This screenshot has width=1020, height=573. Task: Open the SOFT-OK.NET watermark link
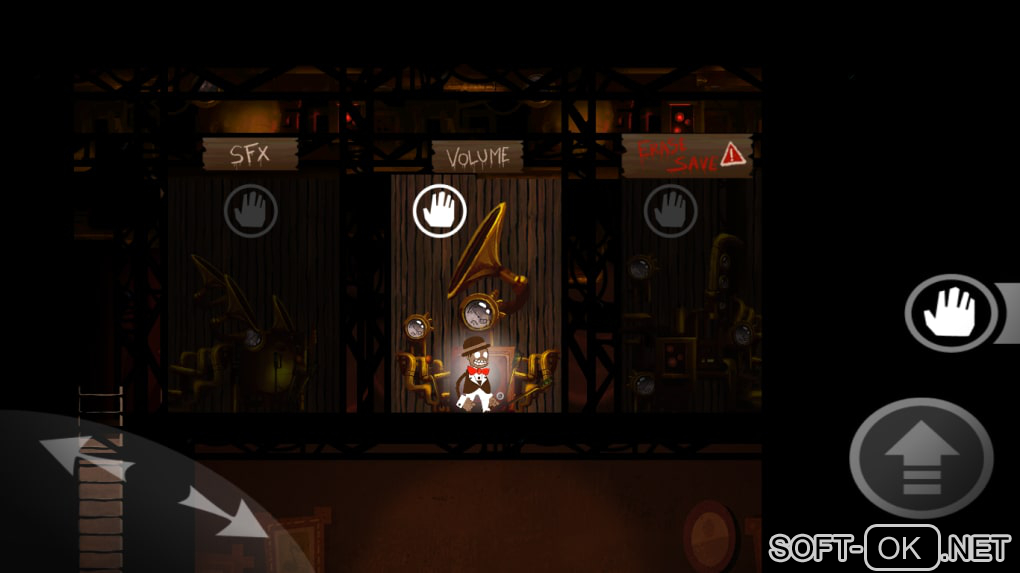point(889,548)
